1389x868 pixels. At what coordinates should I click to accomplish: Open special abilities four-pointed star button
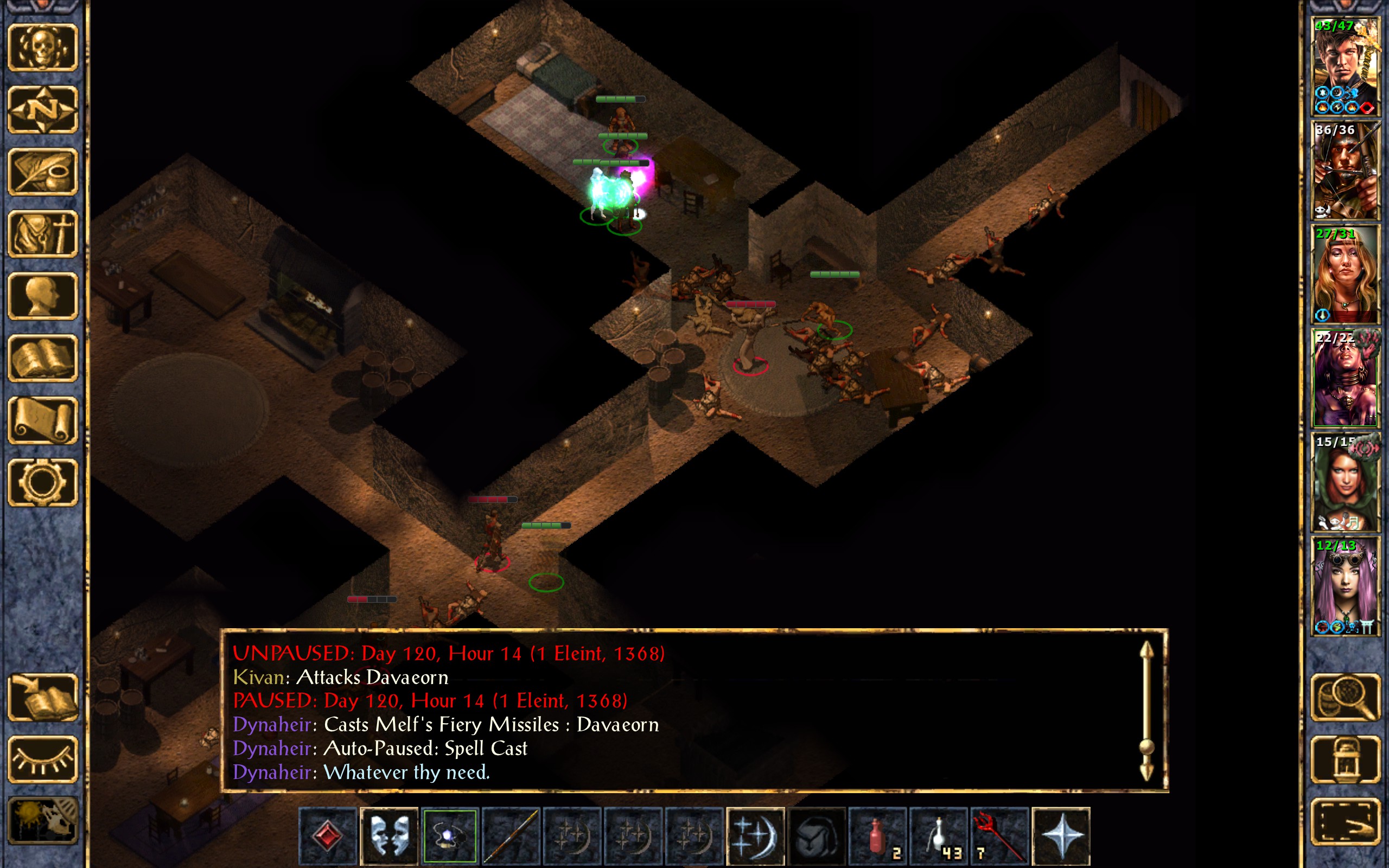pos(1060,836)
